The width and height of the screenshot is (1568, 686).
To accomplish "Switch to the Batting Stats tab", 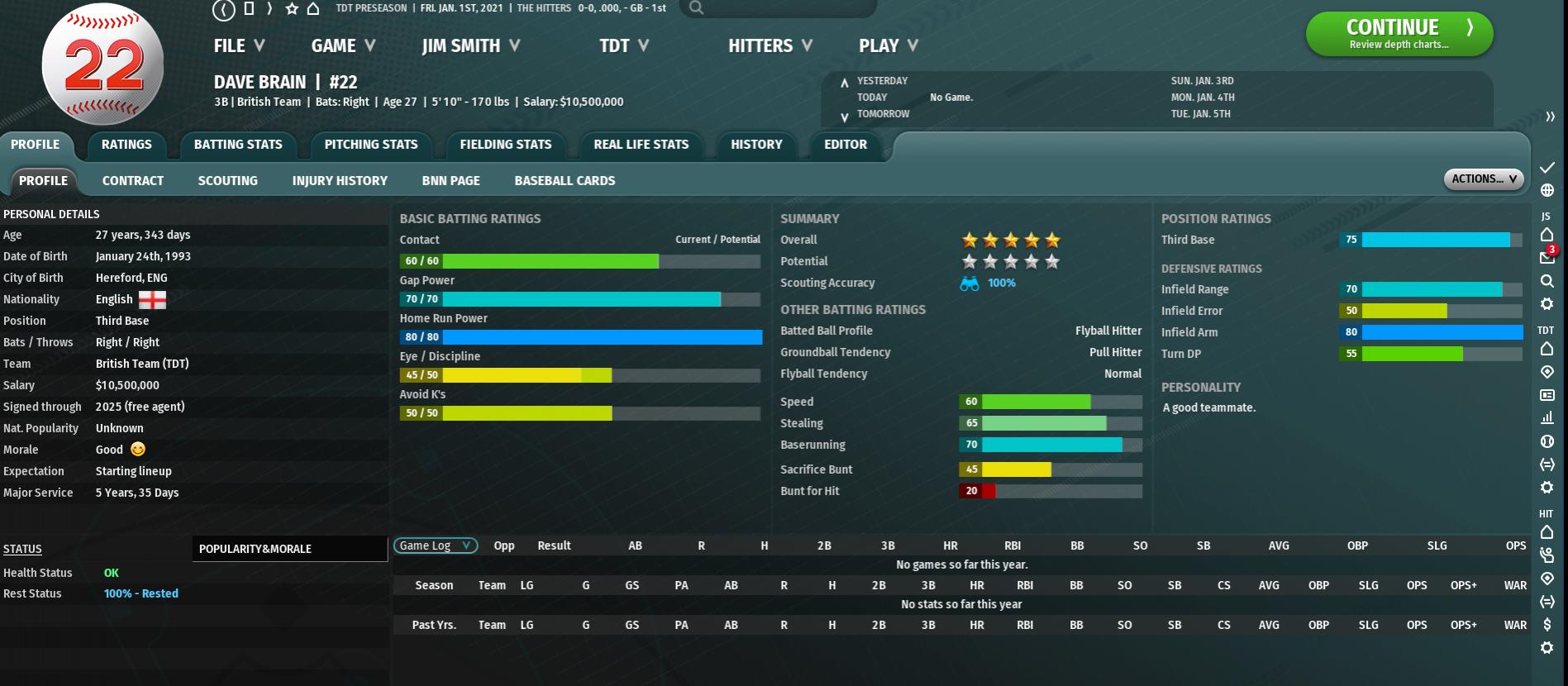I will coord(238,145).
